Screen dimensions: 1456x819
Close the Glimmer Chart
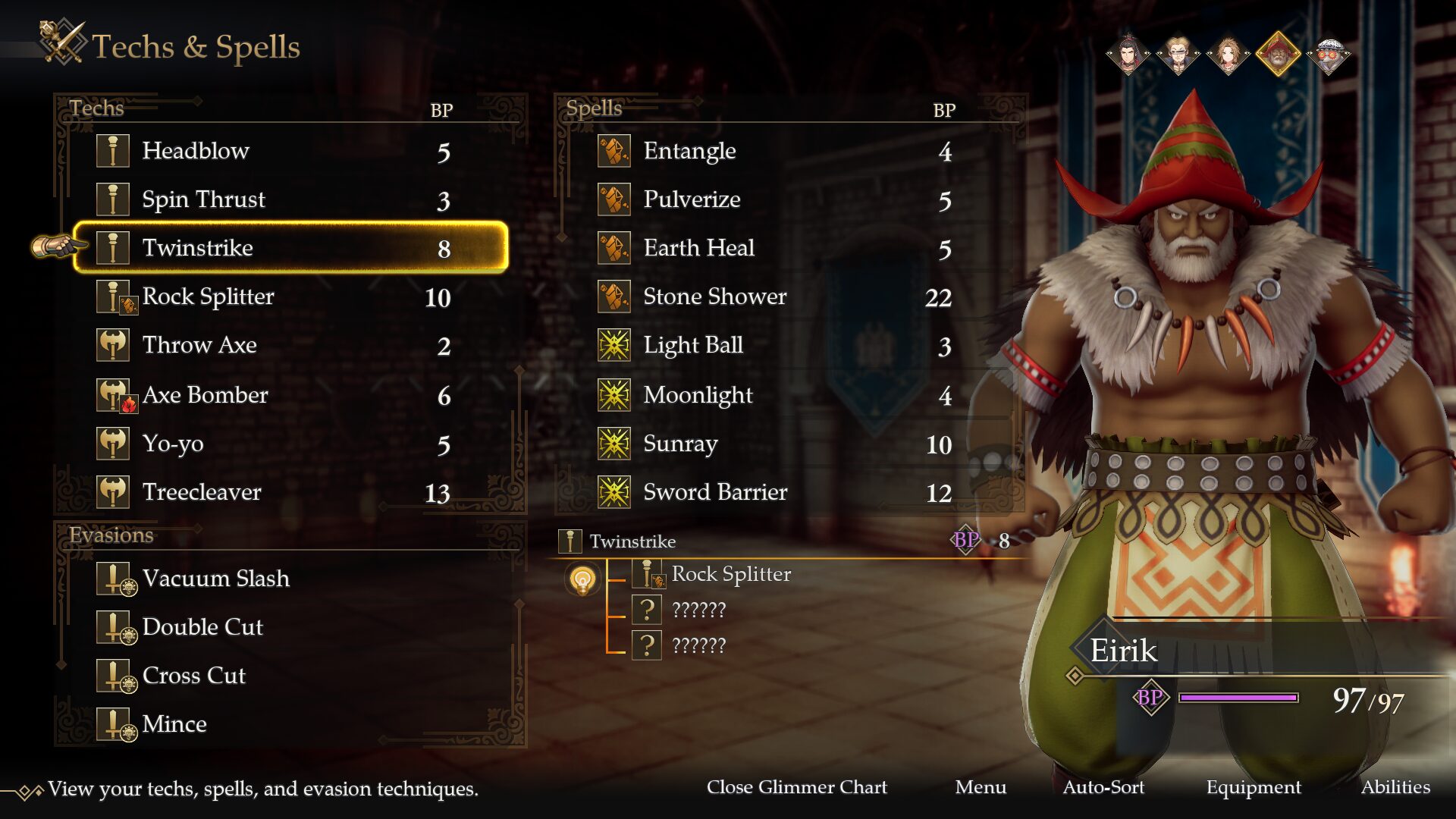click(796, 787)
